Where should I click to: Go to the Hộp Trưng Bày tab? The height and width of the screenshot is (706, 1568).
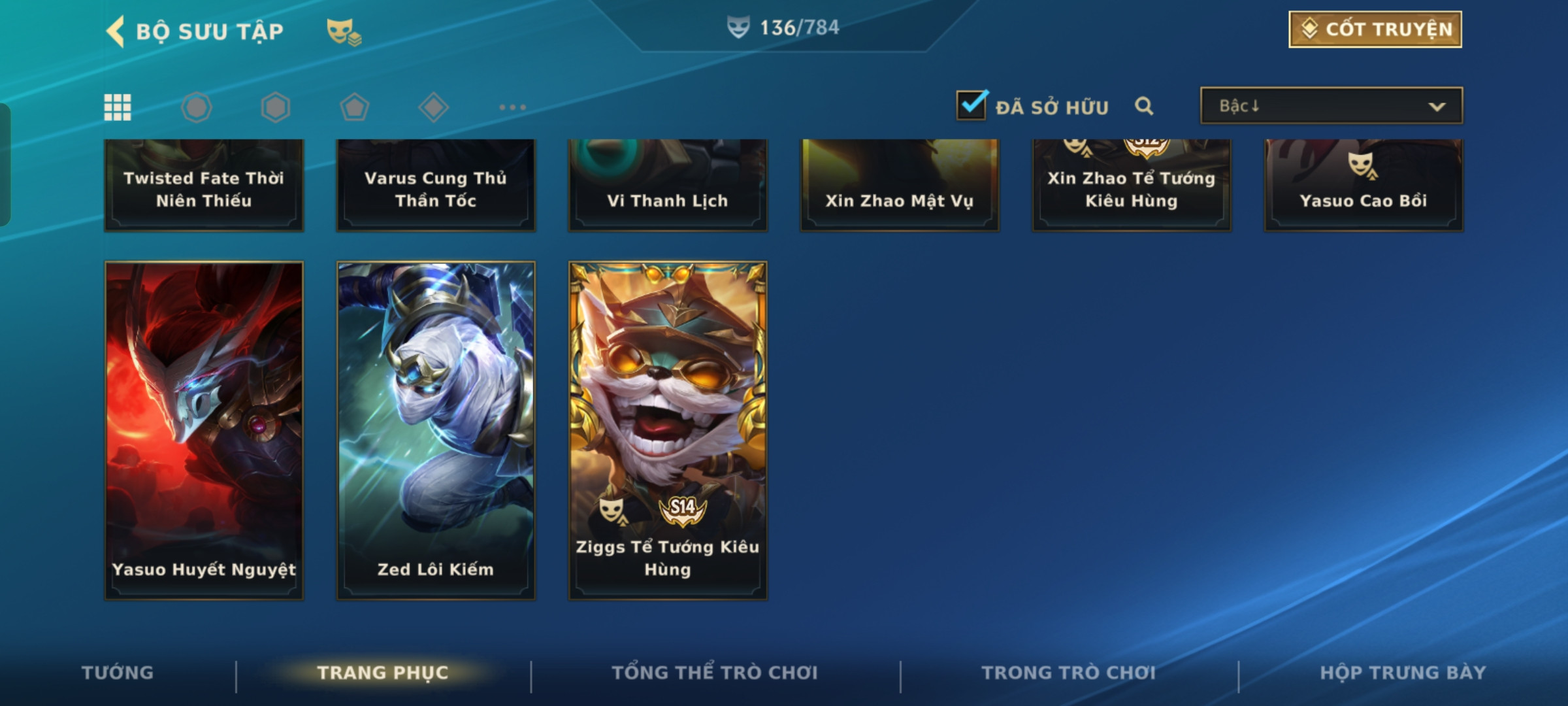[1403, 673]
